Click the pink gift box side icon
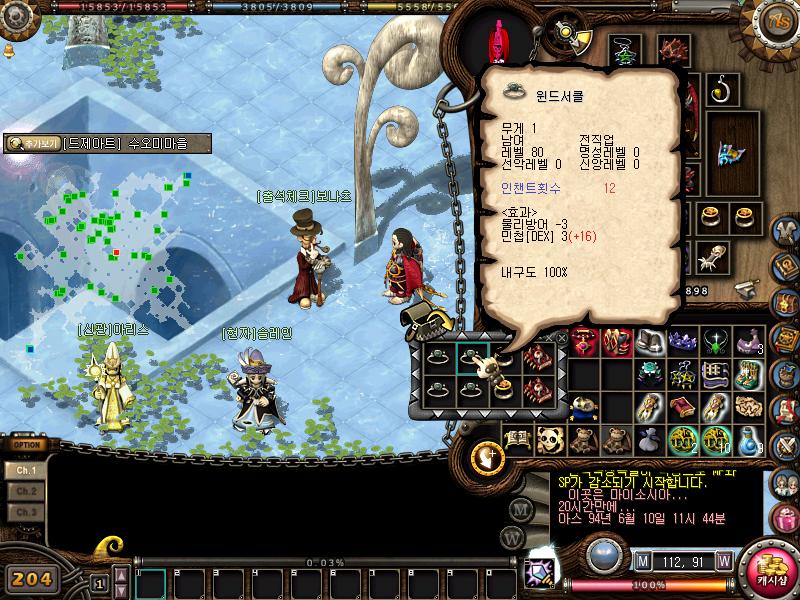800x600 pixels. click(787, 519)
